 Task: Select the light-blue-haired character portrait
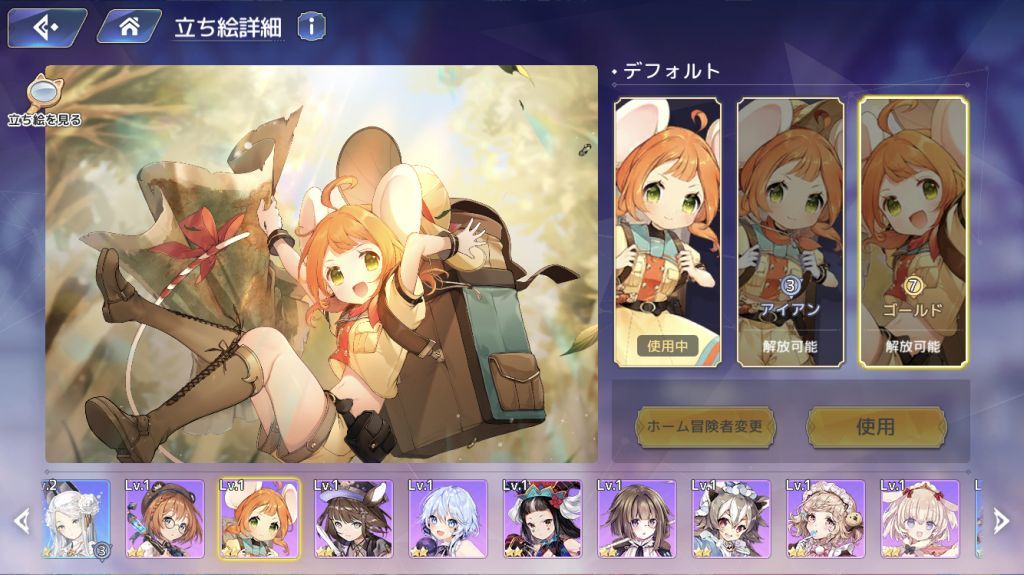point(447,519)
